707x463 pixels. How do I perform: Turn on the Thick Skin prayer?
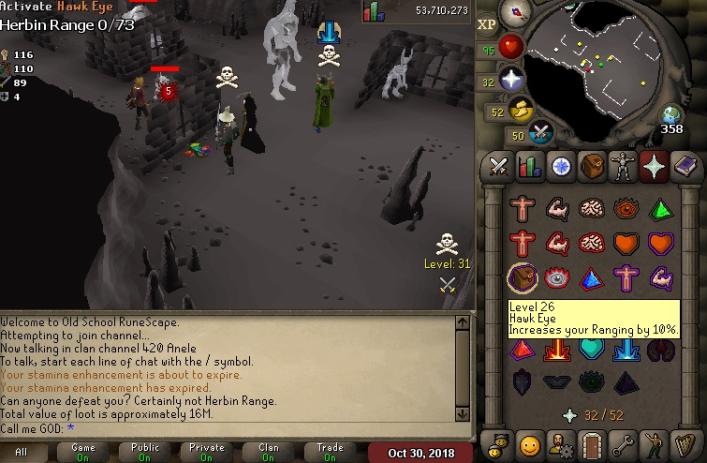[523, 209]
